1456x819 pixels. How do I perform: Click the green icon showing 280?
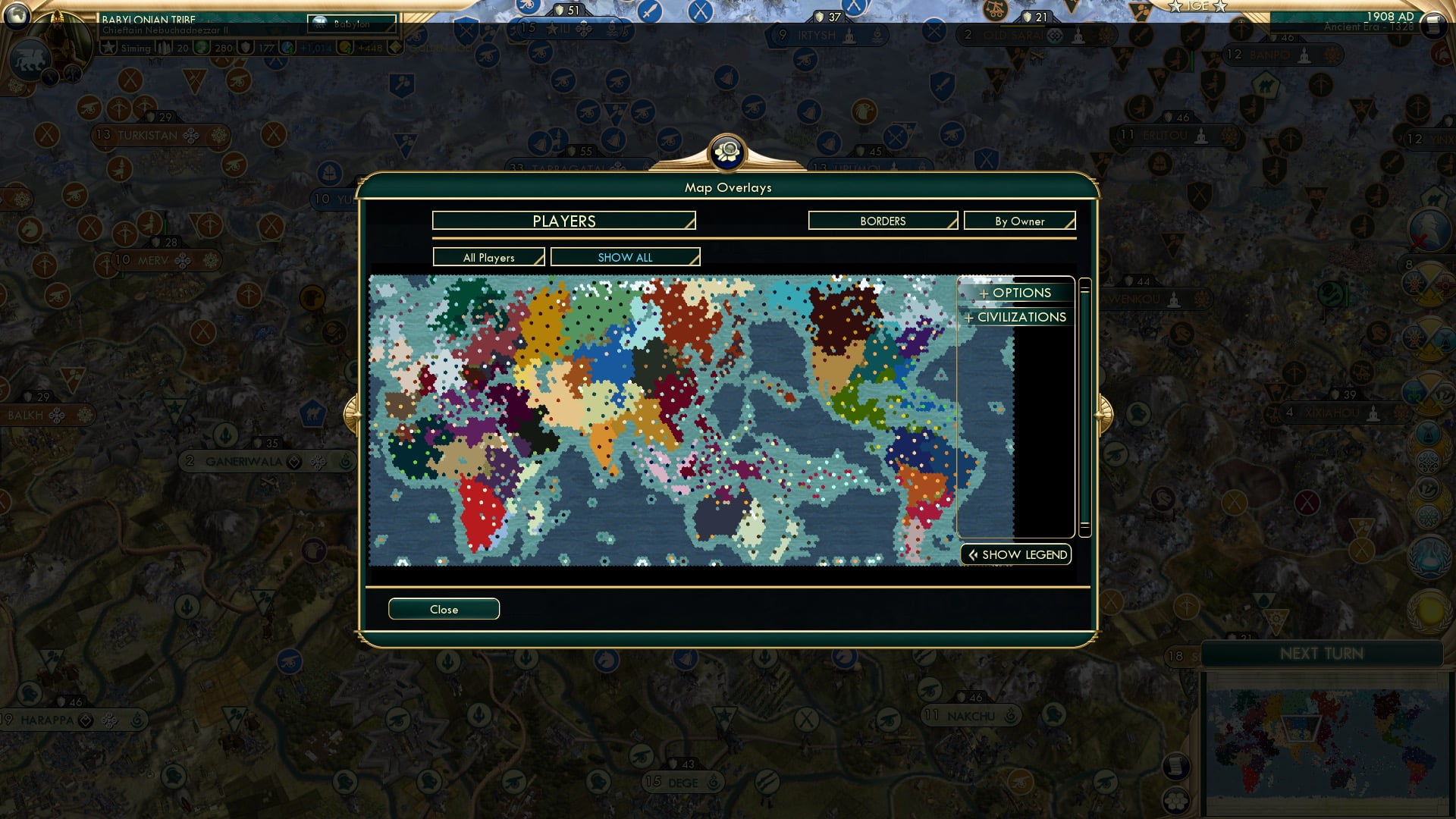coord(200,46)
